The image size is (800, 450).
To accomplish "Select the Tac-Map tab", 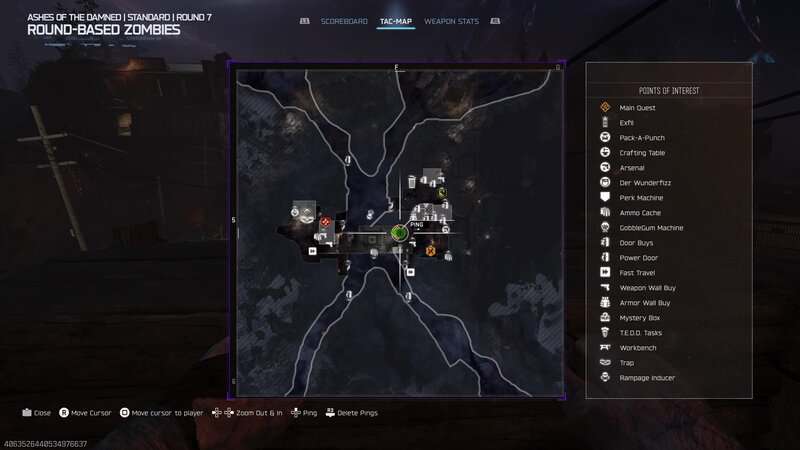I will 396,21.
